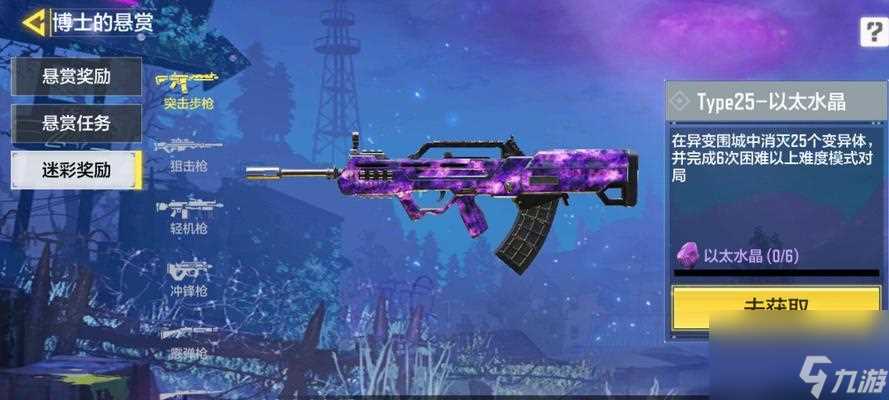Screen dimensions: 889x400
Task: Select the 迷彩奖励 tab
Action: tap(76, 169)
